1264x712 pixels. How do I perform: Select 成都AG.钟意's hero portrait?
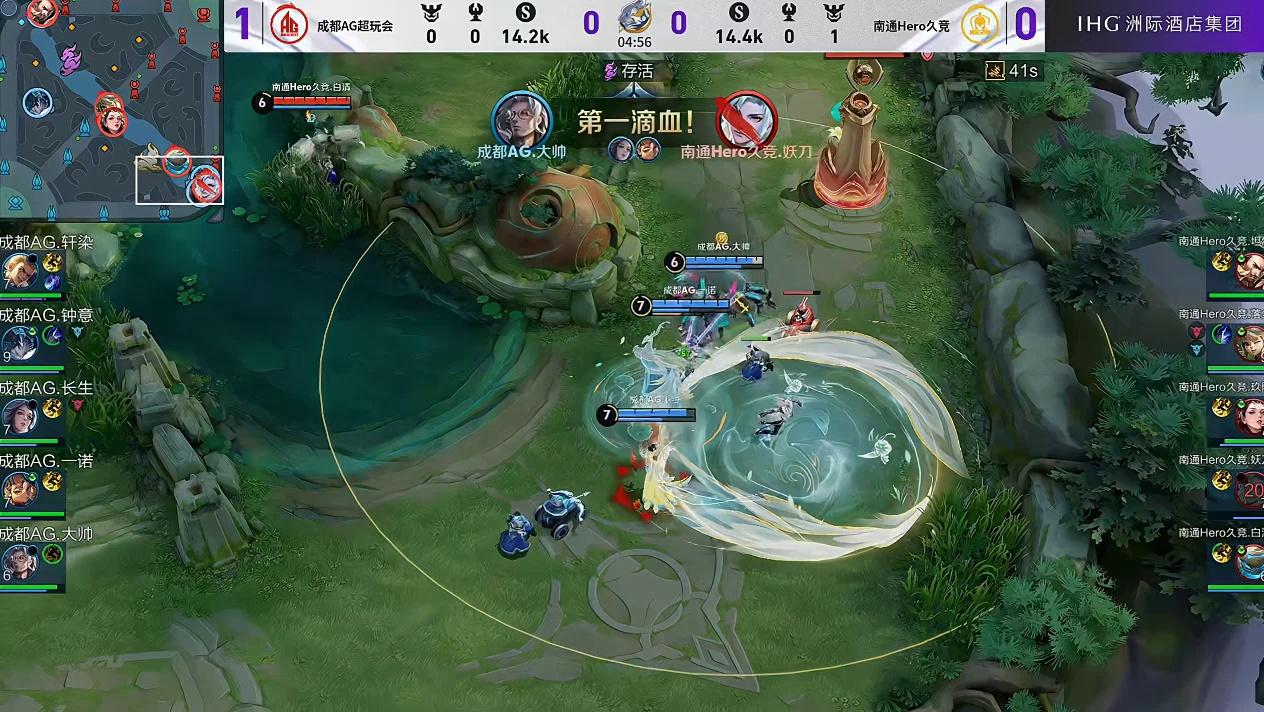click(18, 343)
